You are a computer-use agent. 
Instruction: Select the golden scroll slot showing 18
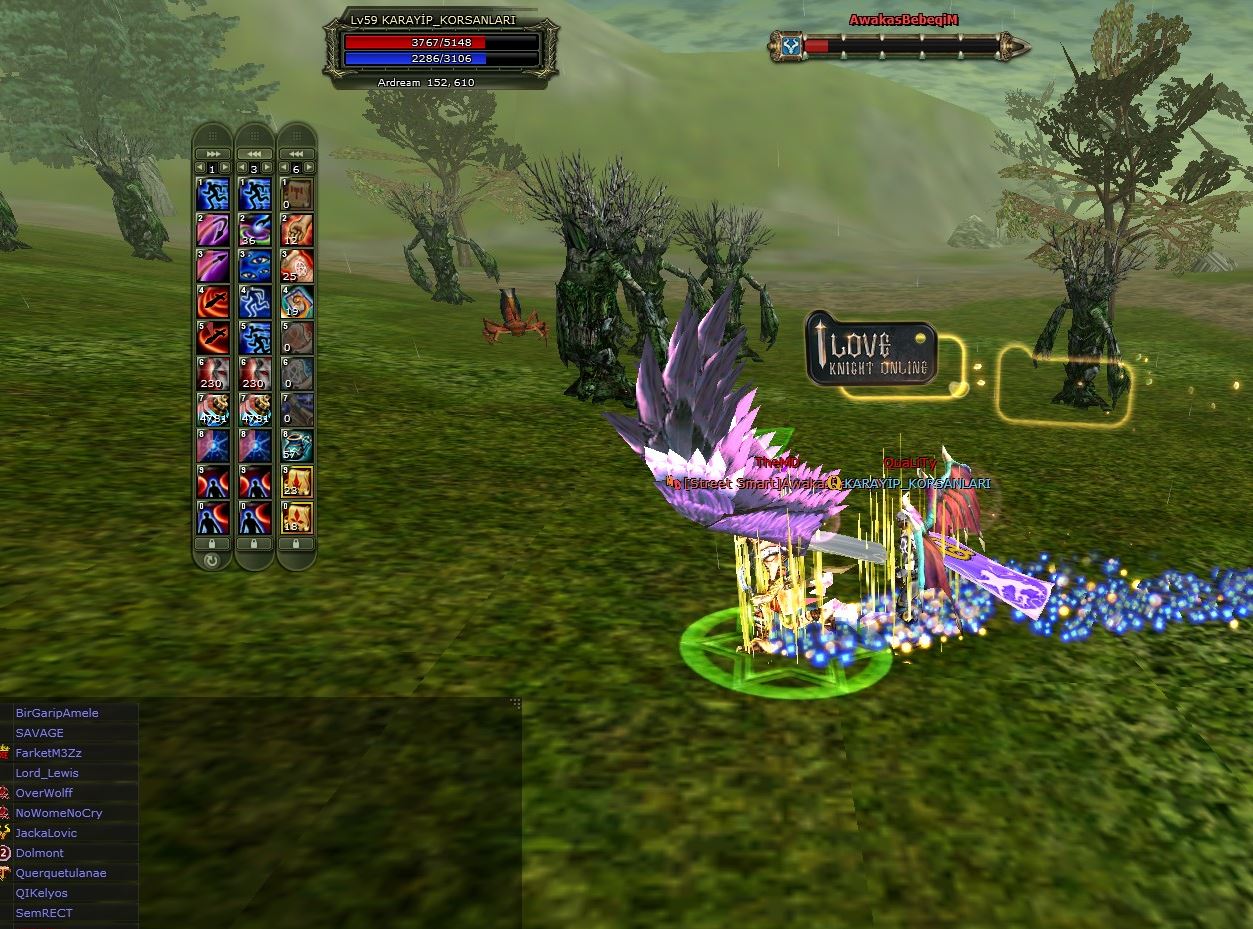click(x=297, y=517)
